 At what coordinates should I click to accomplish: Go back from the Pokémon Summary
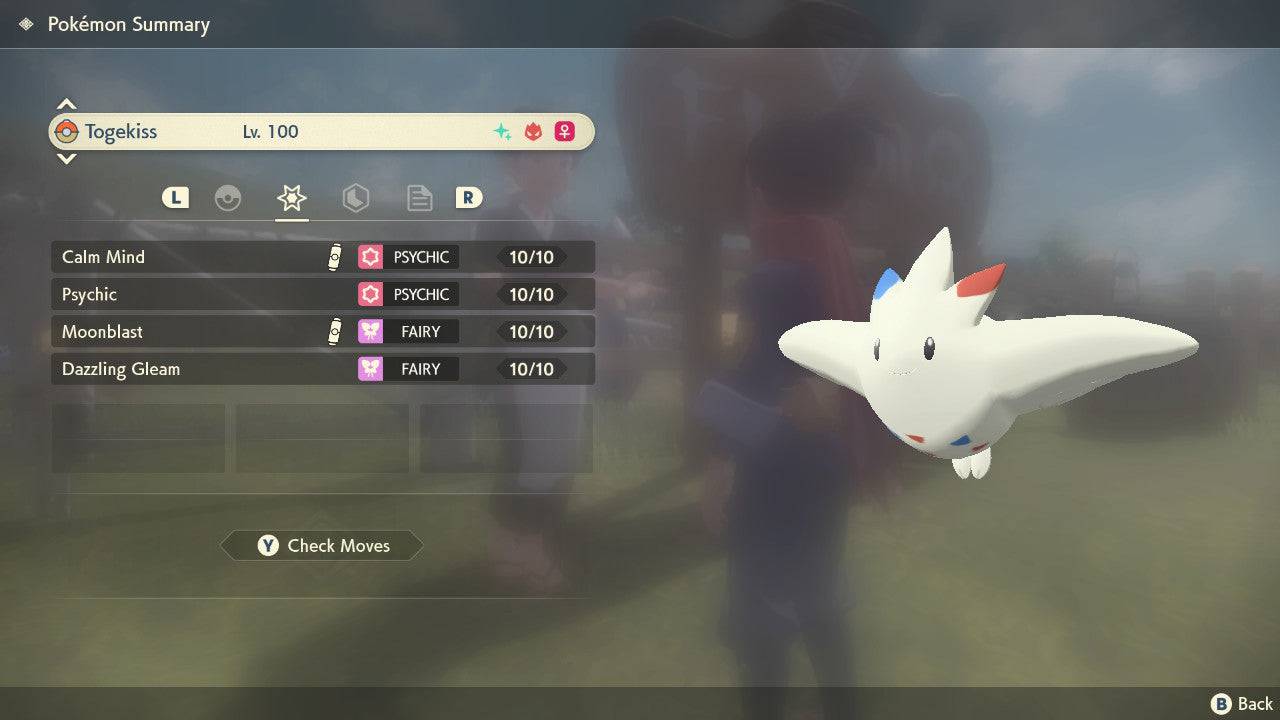[1242, 704]
